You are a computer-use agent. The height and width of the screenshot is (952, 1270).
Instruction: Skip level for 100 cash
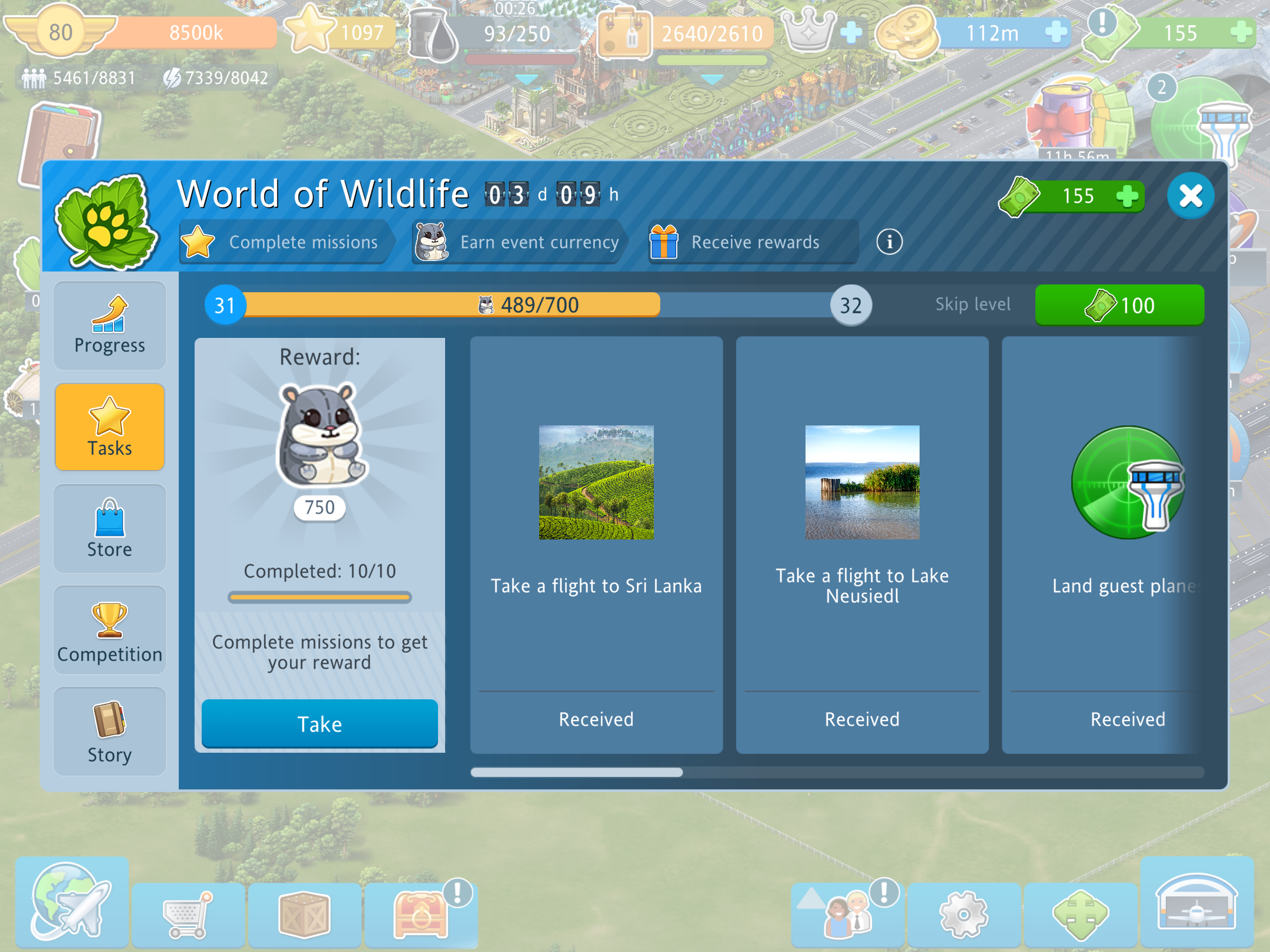pyautogui.click(x=1119, y=305)
